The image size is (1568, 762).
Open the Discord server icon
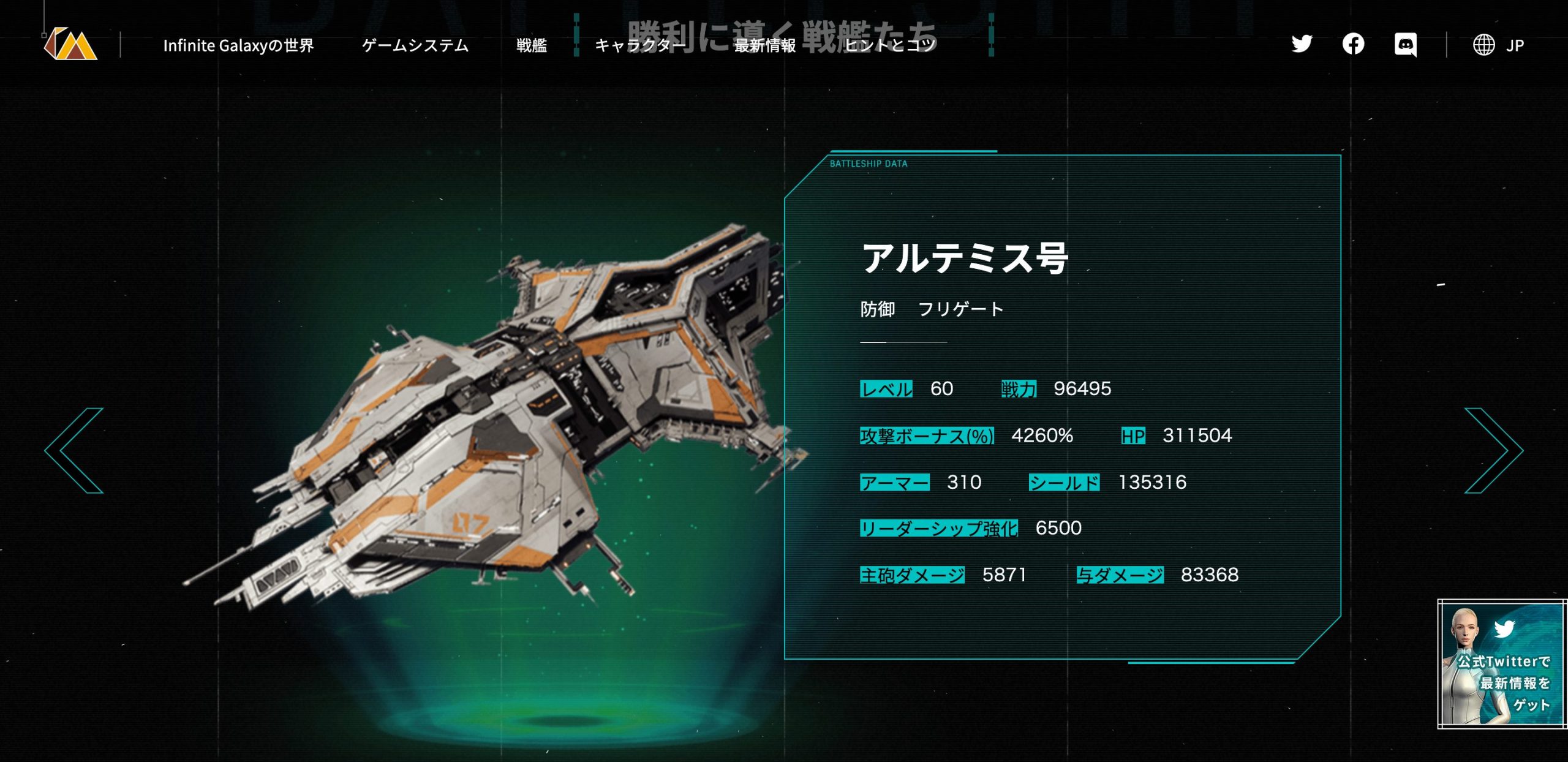[1405, 45]
